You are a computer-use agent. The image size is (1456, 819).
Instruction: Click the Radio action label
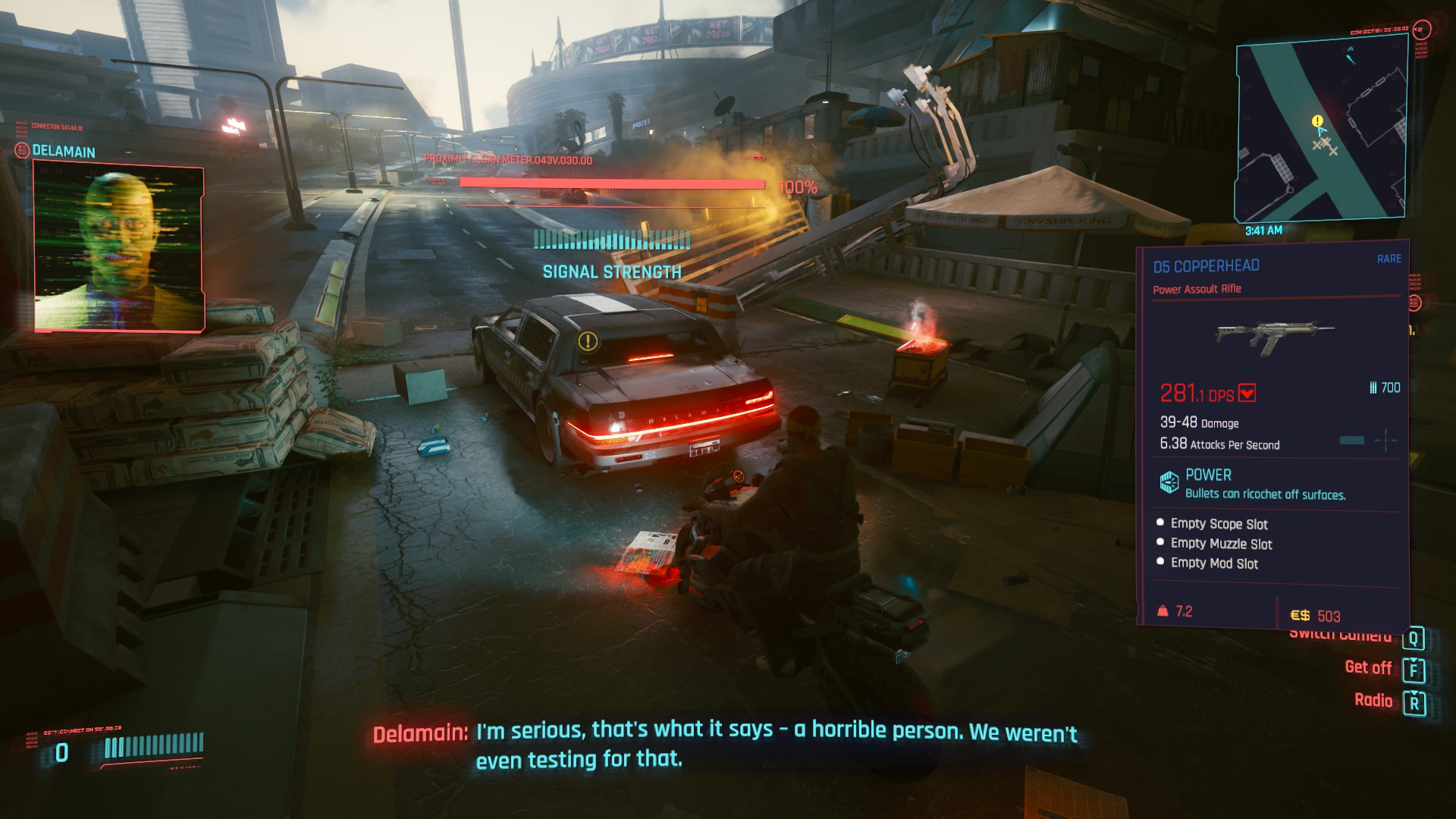click(1373, 701)
